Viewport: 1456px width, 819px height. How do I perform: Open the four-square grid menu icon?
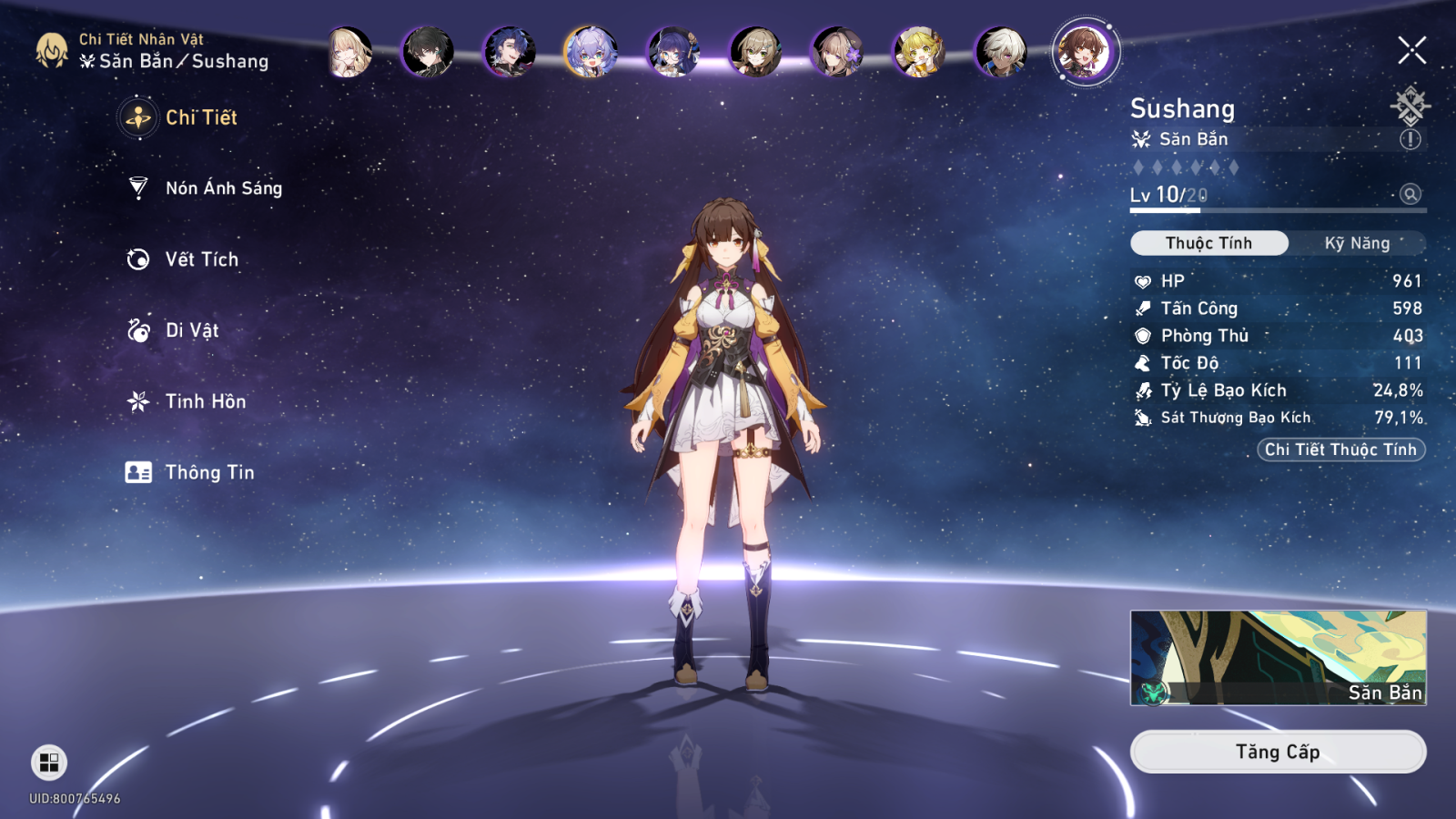[x=49, y=762]
